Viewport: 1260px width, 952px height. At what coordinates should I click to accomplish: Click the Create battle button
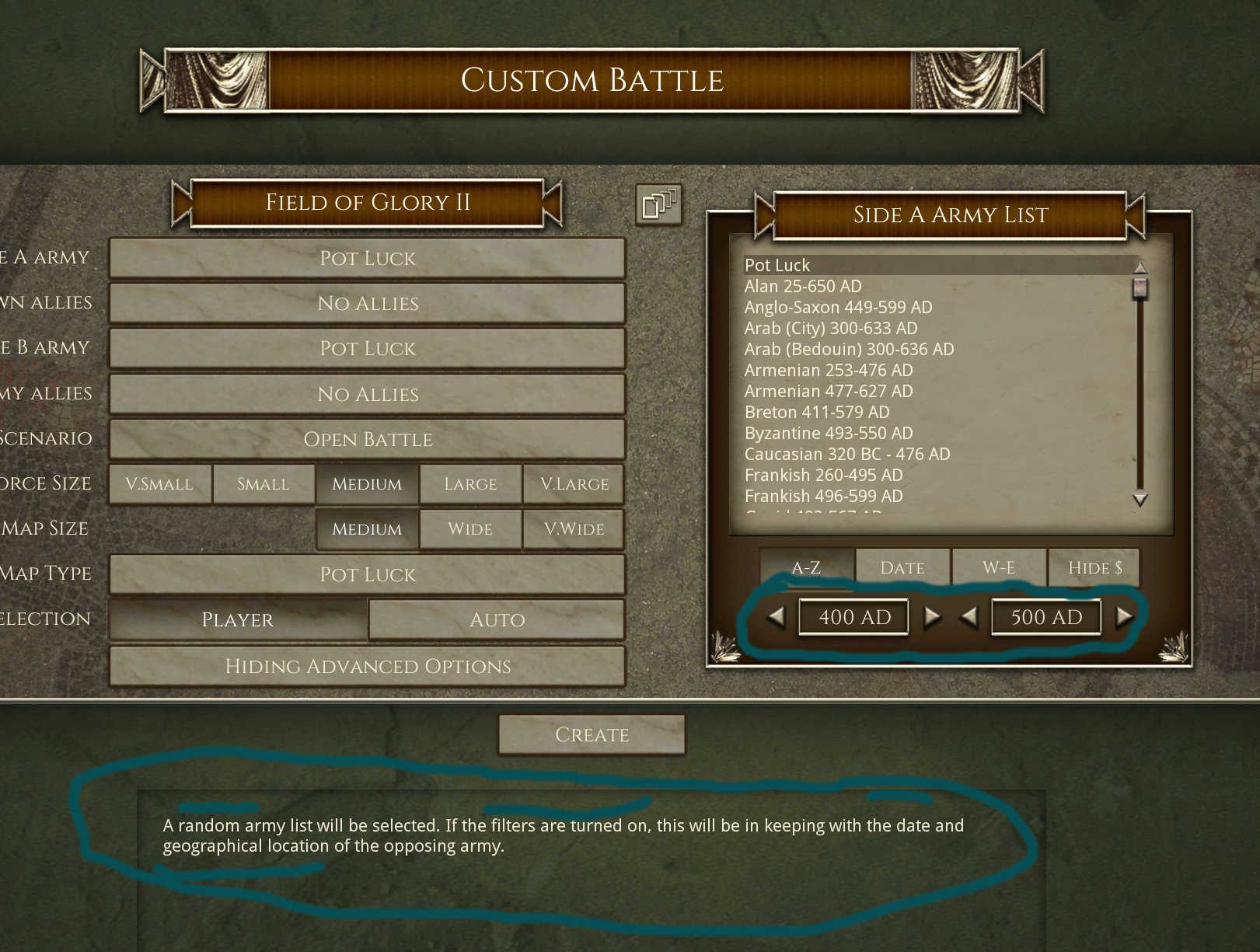[x=592, y=734]
